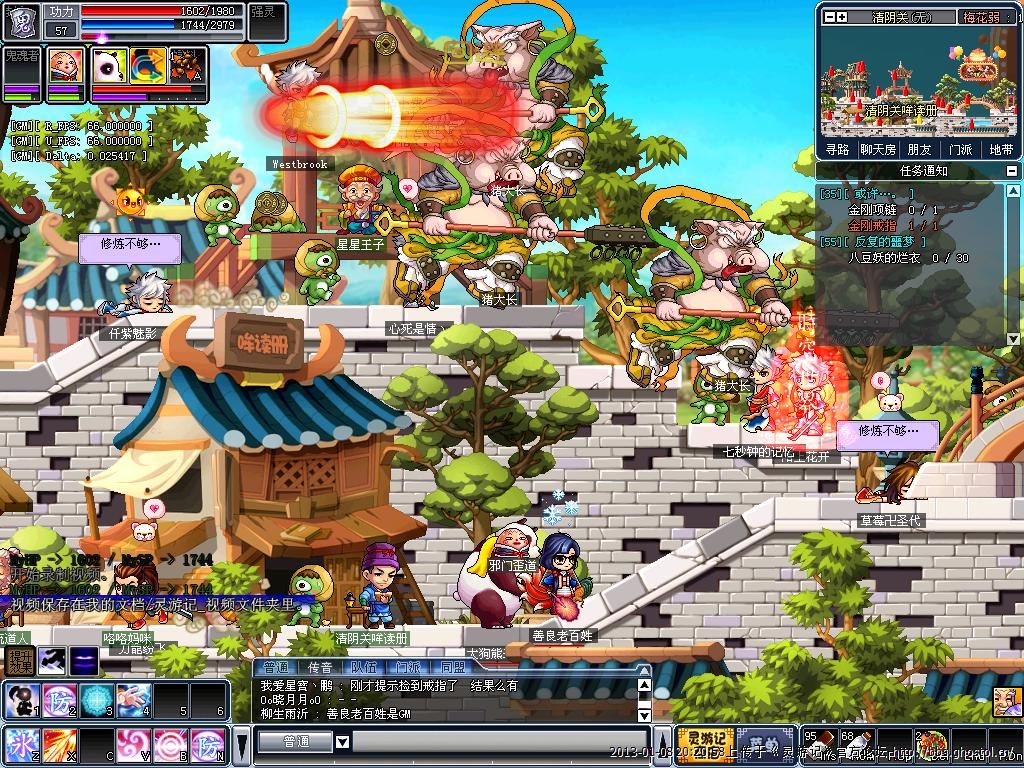
Task: Use the red potion with 95 count
Action: tap(818, 745)
